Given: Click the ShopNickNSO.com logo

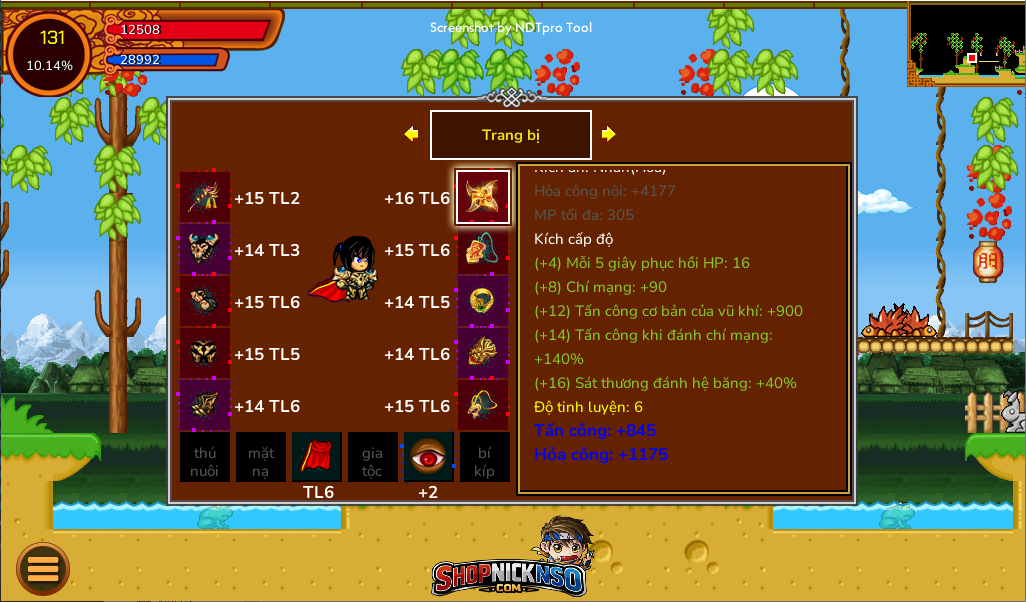Looking at the screenshot, I should 508,560.
